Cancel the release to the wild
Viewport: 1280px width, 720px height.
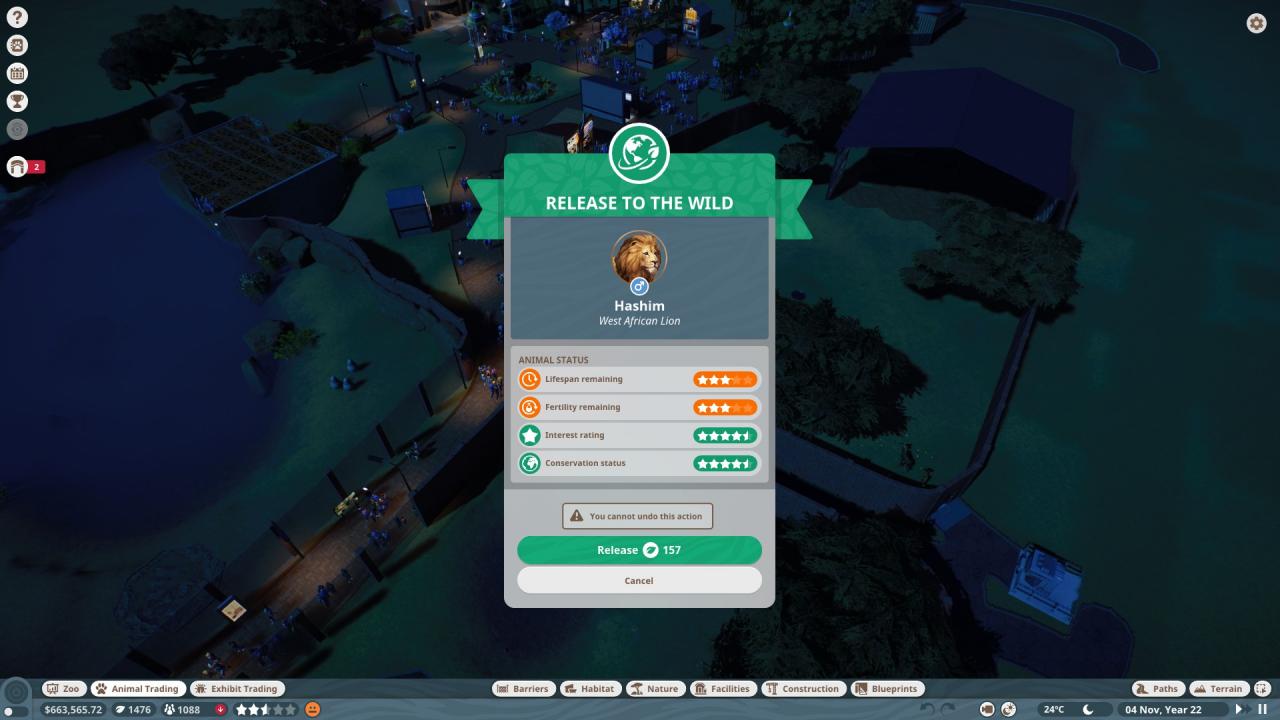click(639, 580)
